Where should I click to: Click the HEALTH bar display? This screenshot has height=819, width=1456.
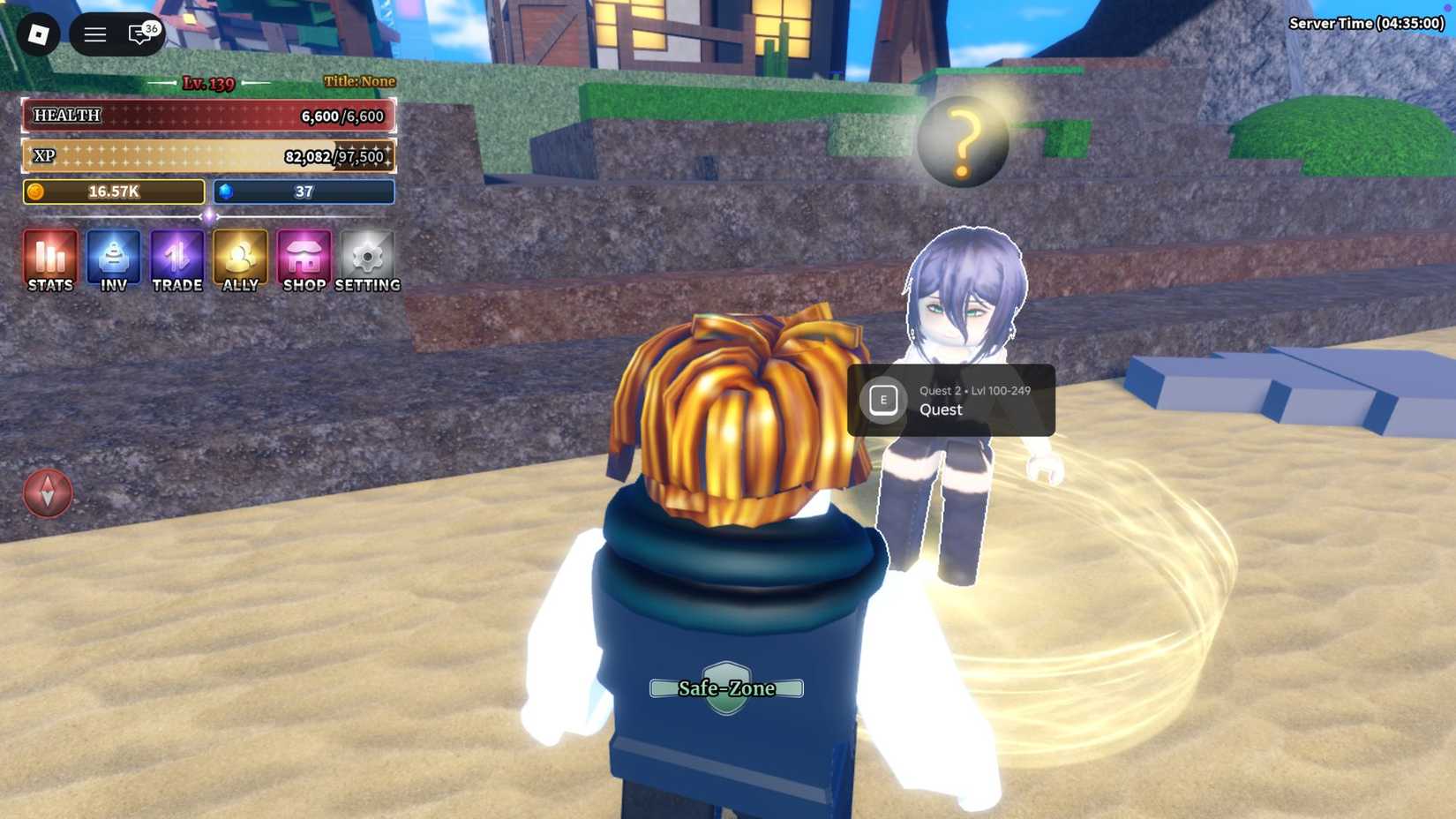(x=208, y=116)
